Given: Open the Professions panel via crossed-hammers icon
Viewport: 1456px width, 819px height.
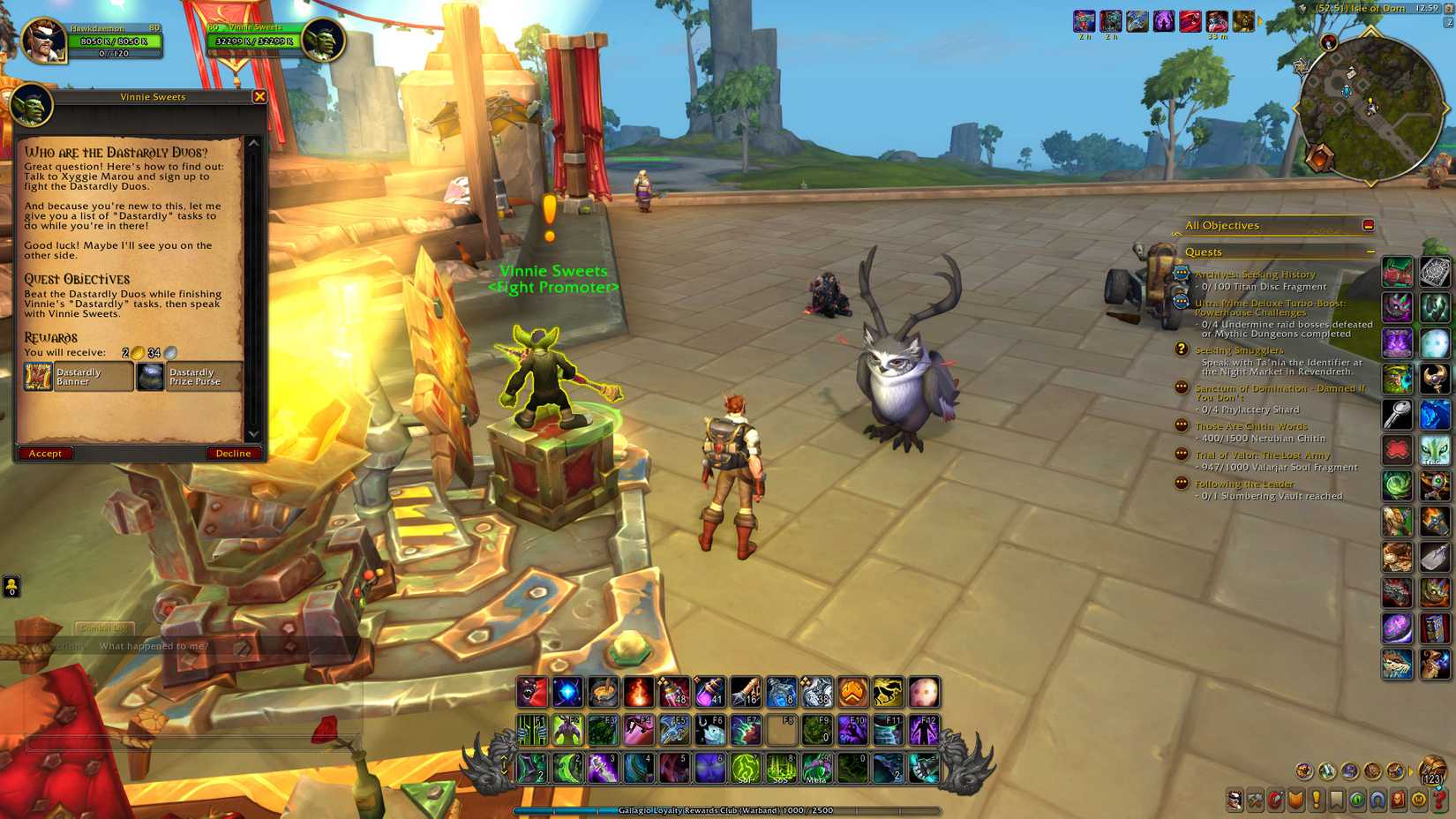Looking at the screenshot, I should [1257, 800].
